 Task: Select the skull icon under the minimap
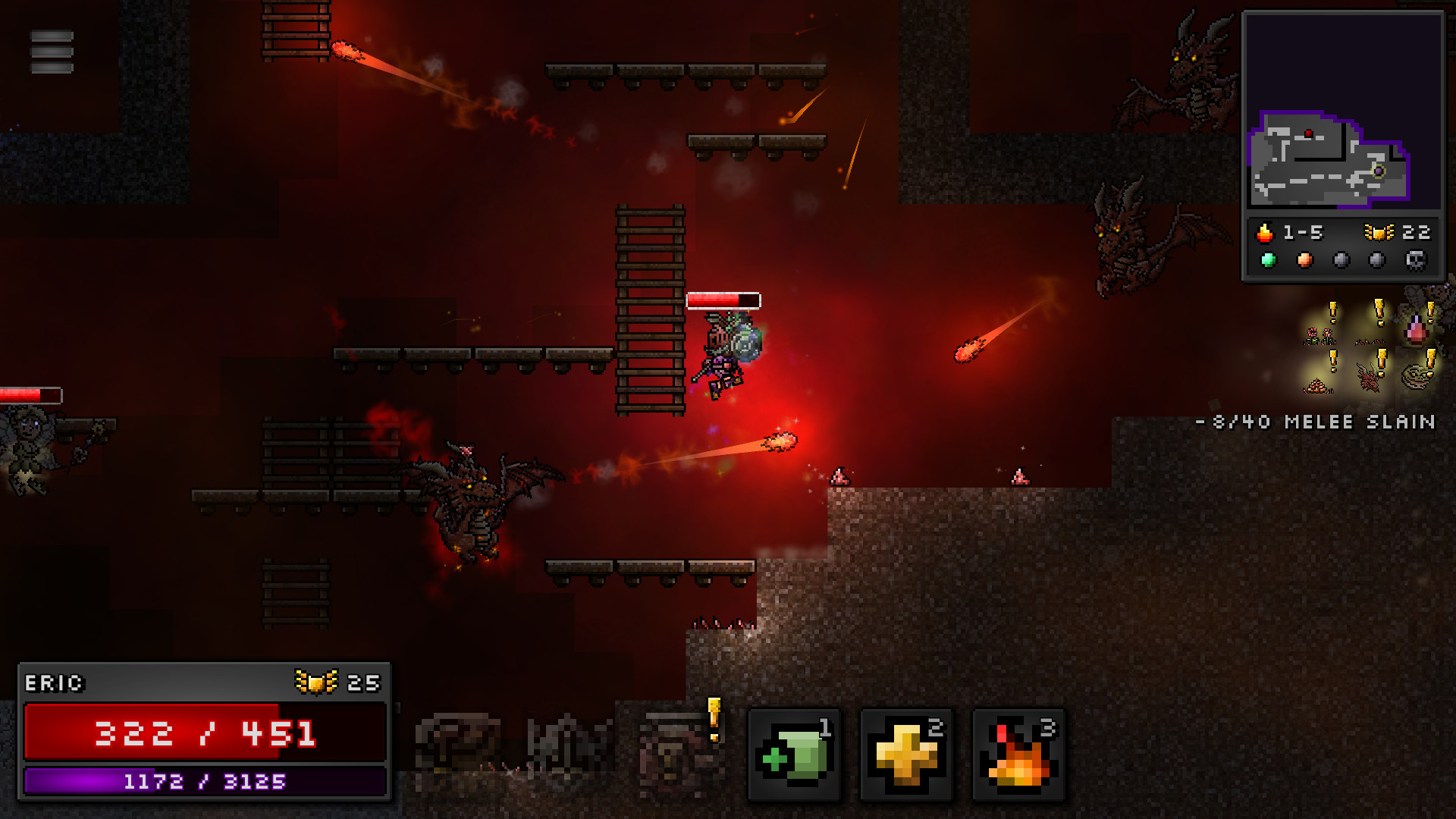point(1415,261)
